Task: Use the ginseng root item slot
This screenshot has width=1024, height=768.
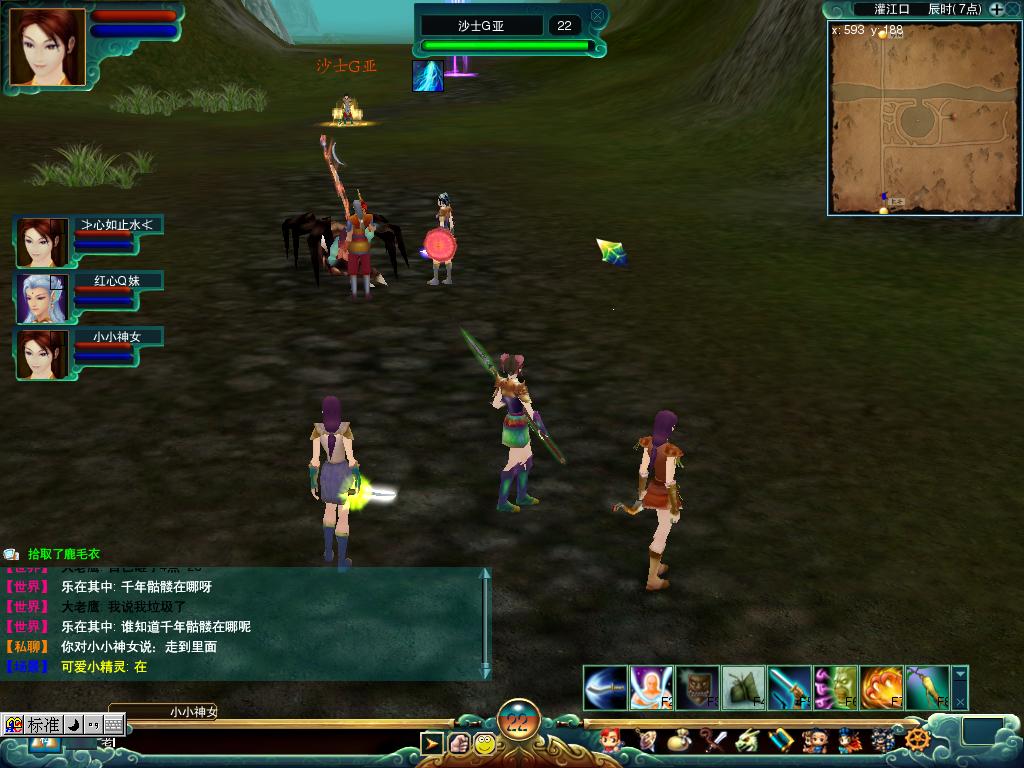Action: point(927,688)
